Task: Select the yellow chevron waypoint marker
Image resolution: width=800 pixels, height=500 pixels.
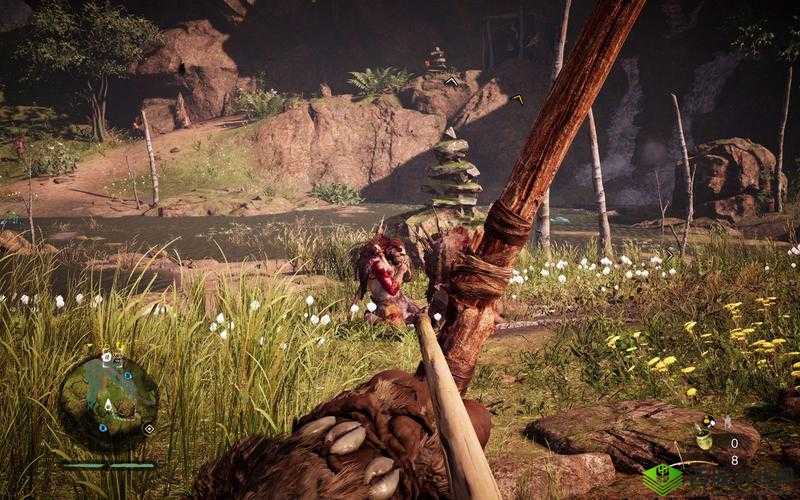Action: (517, 98)
